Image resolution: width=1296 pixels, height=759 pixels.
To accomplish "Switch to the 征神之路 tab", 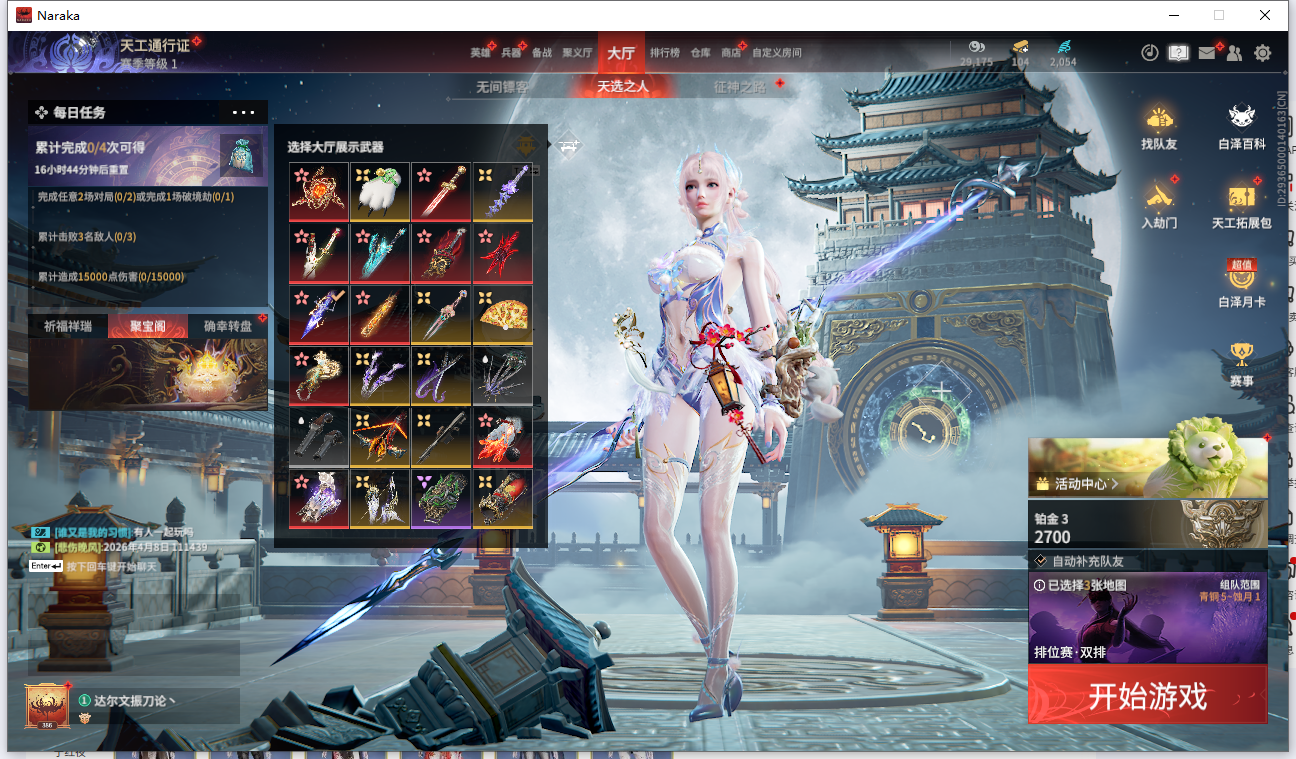I will (739, 87).
